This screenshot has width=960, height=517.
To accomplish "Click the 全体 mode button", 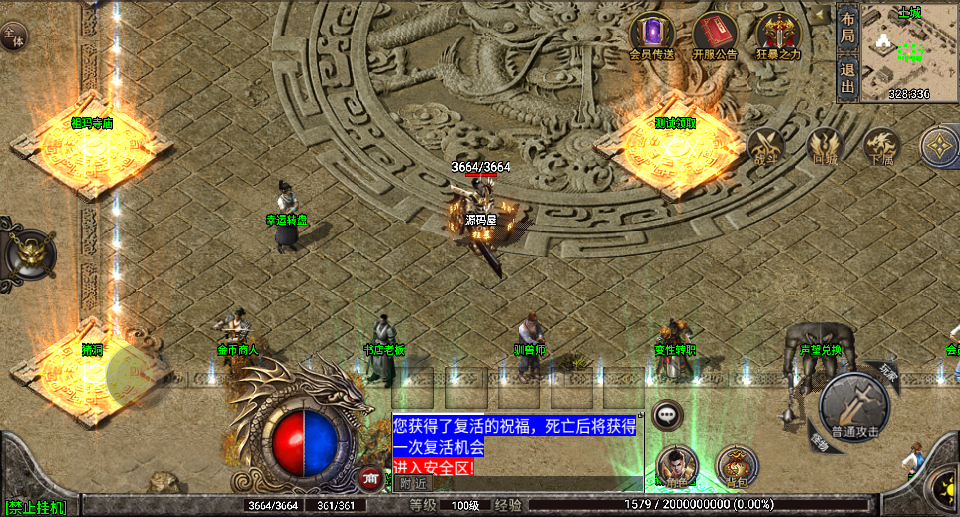I will [x=14, y=35].
